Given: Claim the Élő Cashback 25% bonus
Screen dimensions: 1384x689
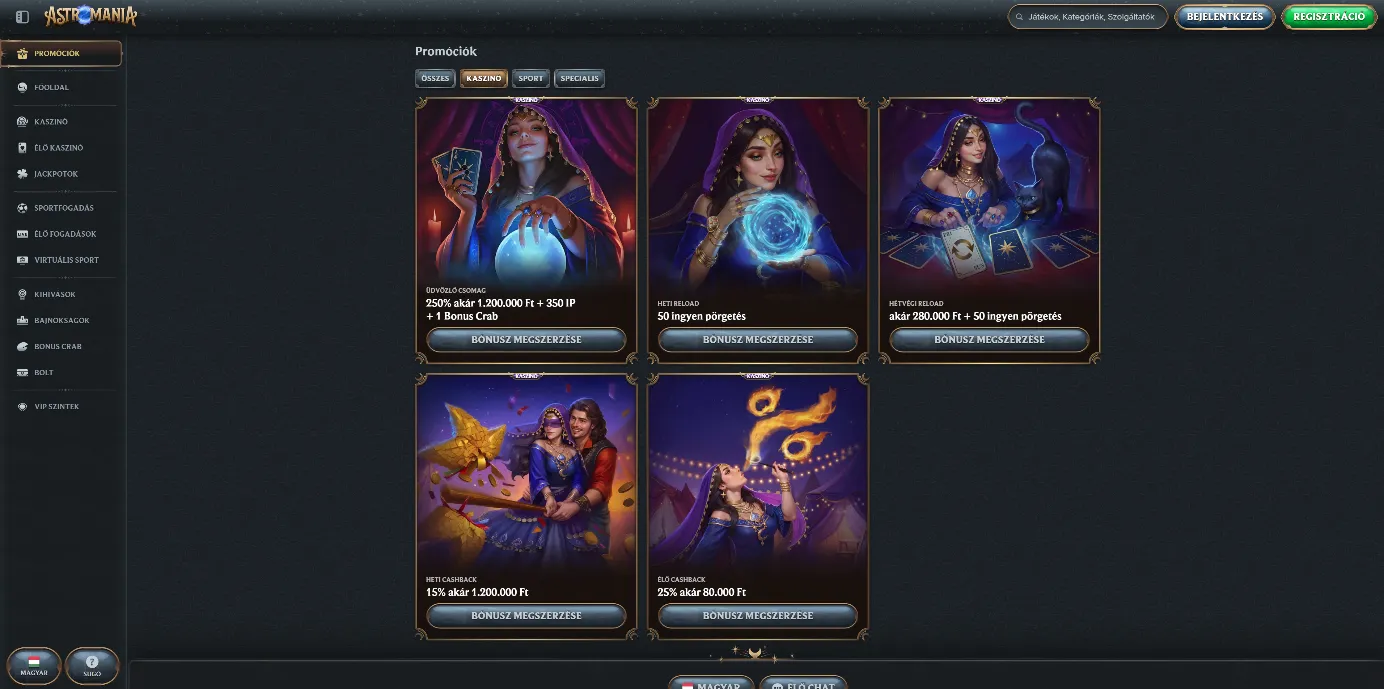Looking at the screenshot, I should point(757,615).
